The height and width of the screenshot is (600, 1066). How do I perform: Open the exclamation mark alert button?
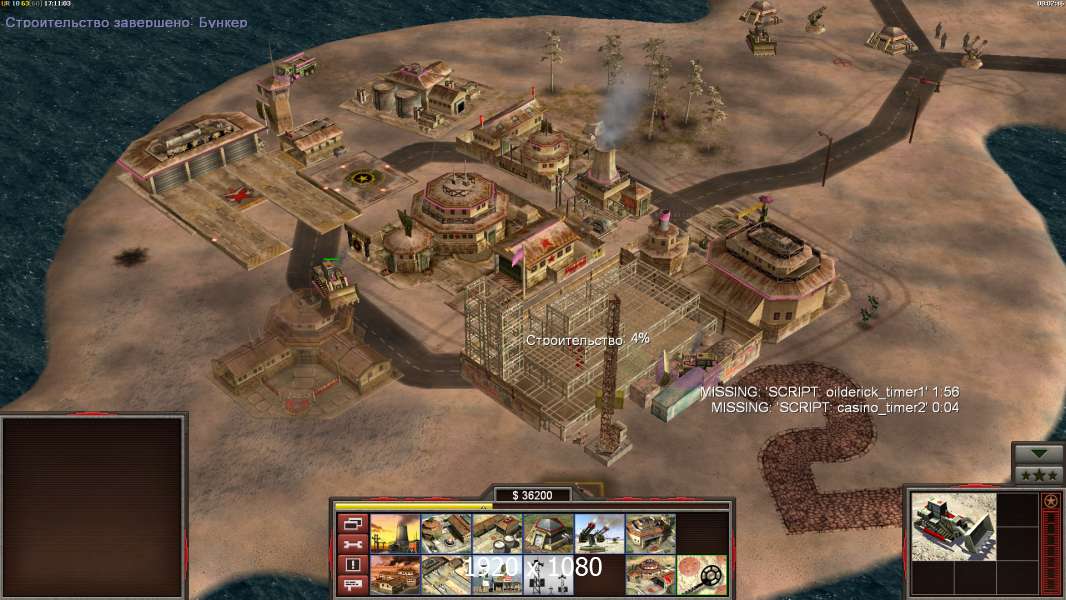point(352,565)
